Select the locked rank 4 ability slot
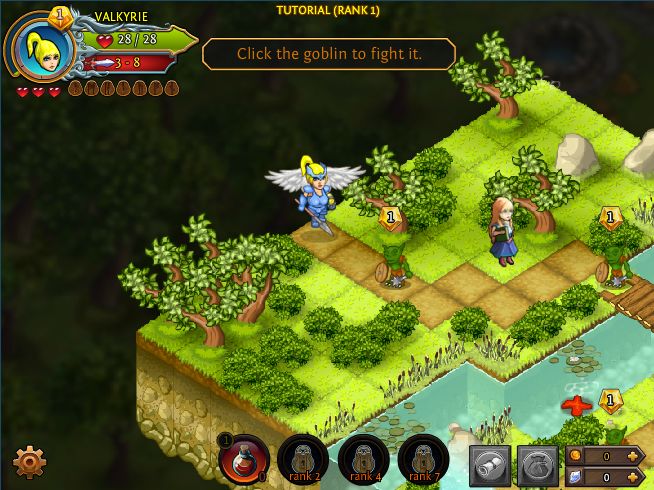The height and width of the screenshot is (490, 654). point(363,460)
